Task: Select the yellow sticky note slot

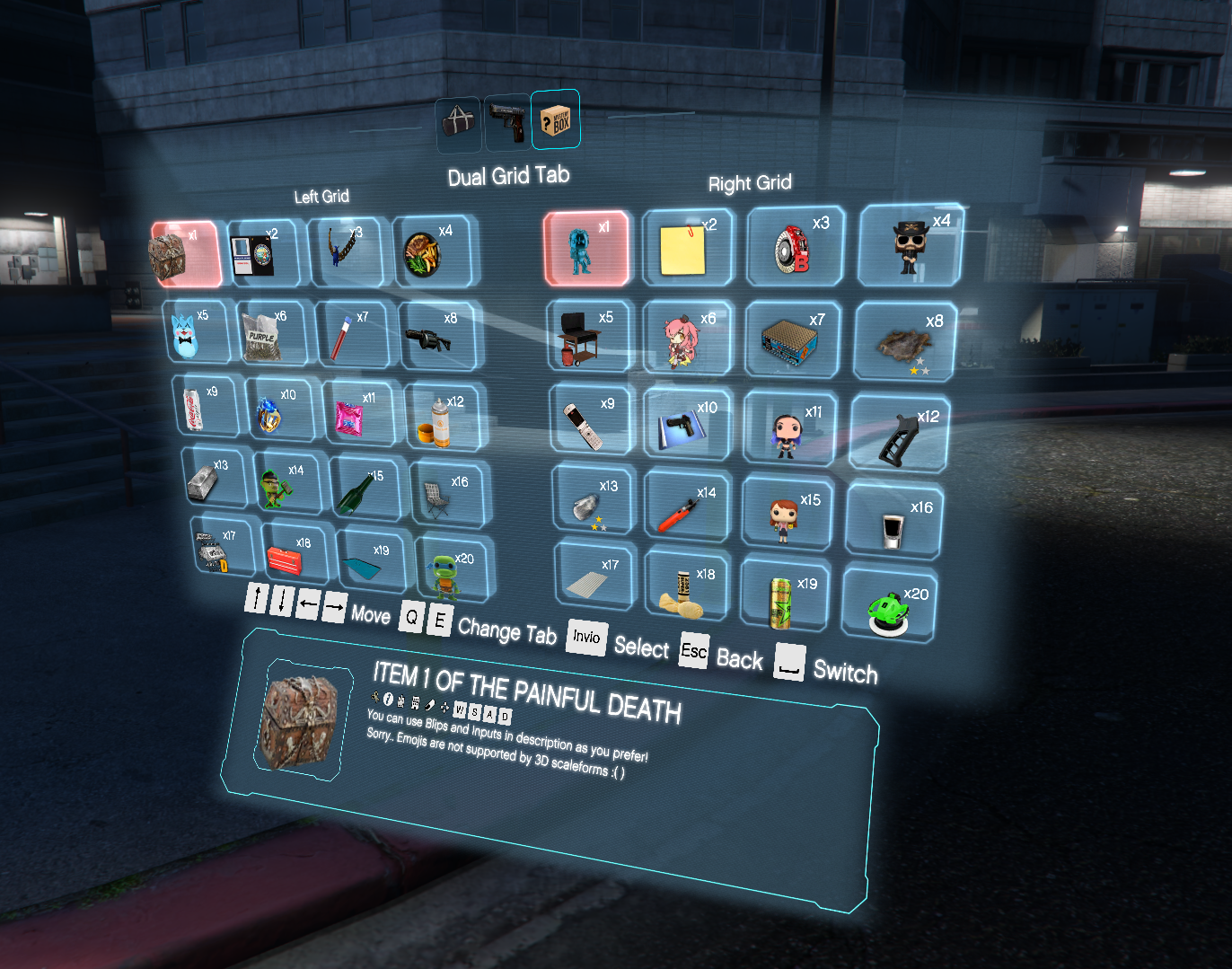Action: coord(688,248)
